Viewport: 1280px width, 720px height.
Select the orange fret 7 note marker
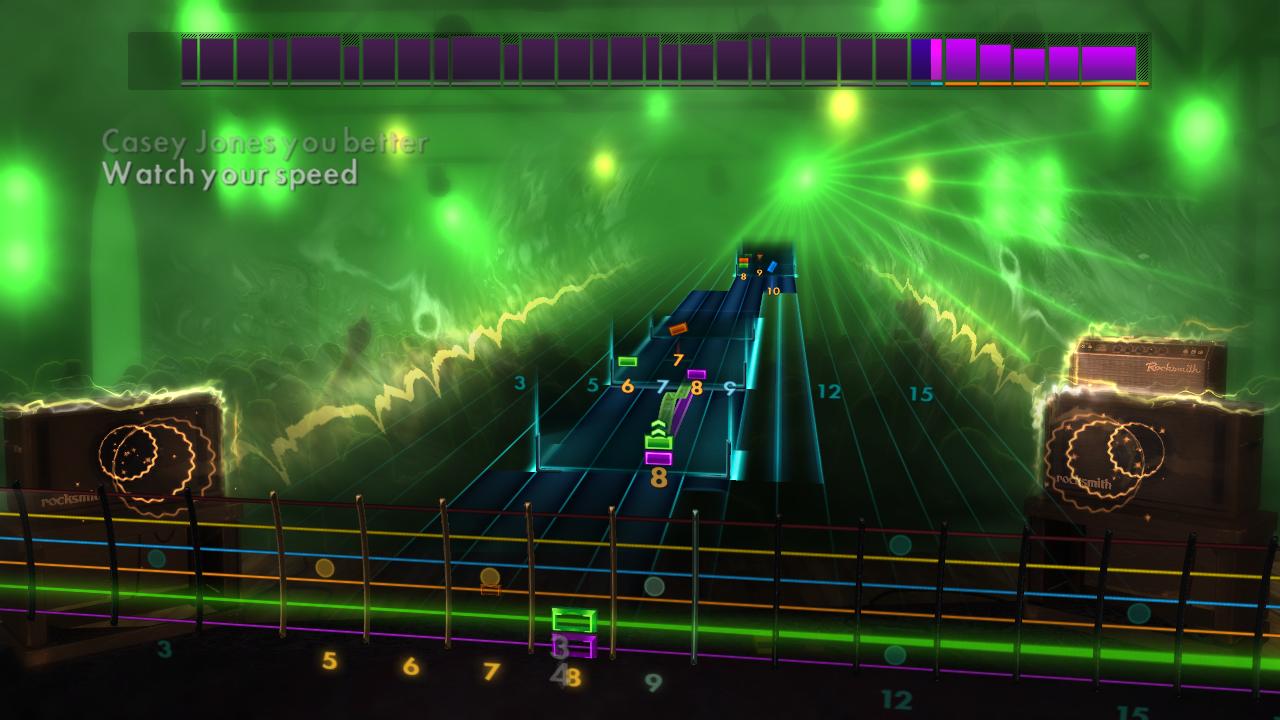[x=677, y=328]
